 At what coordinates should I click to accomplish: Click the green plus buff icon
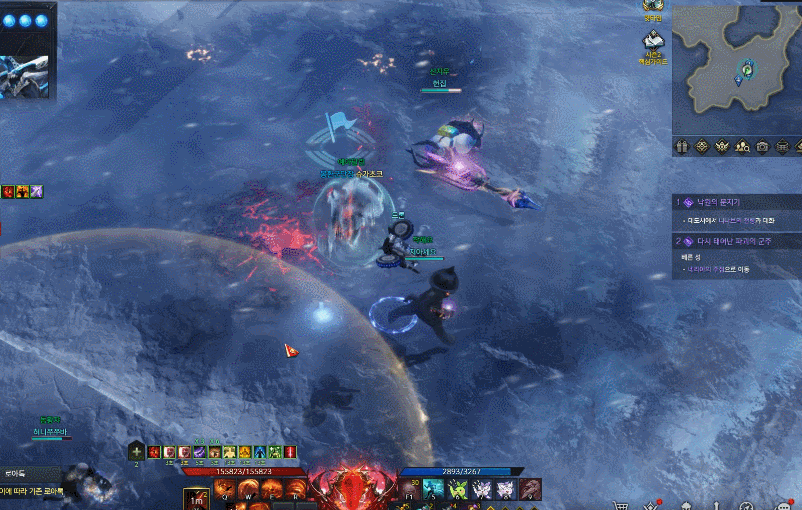(x=137, y=452)
